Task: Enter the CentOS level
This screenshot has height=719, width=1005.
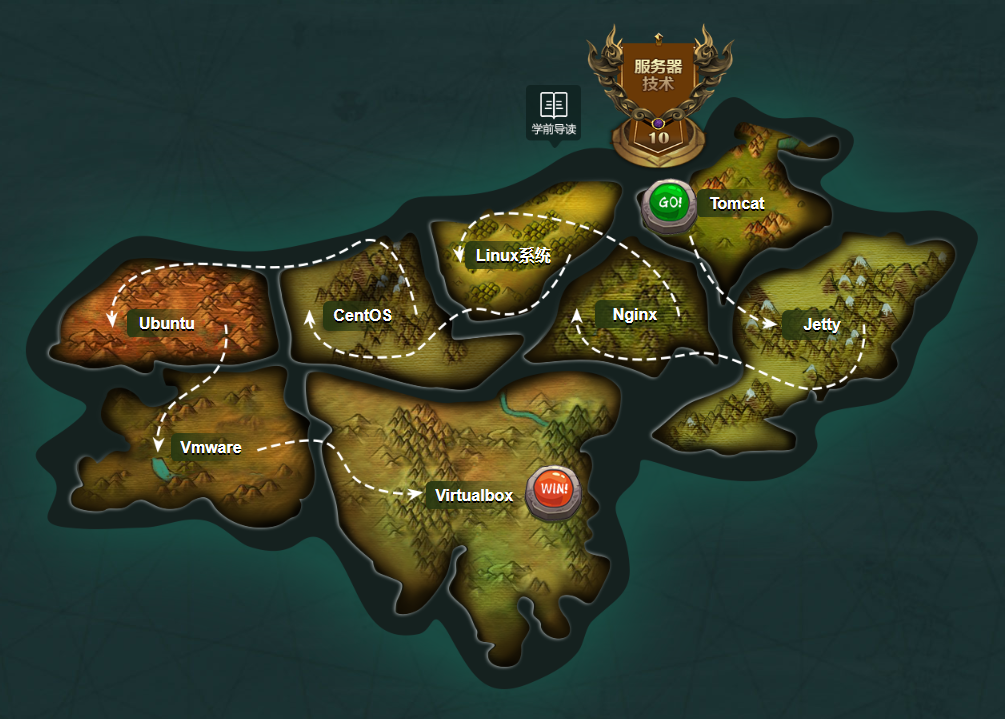Action: point(362,316)
